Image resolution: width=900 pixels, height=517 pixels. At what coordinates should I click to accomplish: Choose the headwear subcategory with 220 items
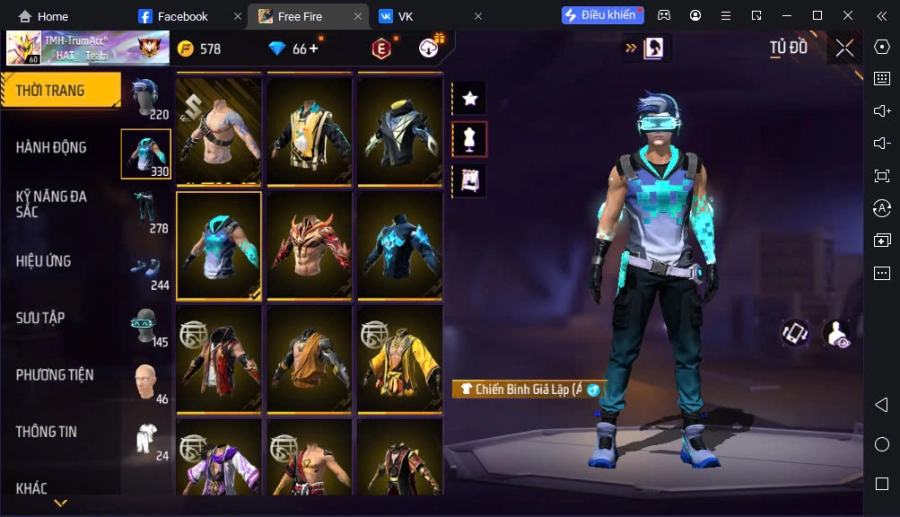point(146,98)
